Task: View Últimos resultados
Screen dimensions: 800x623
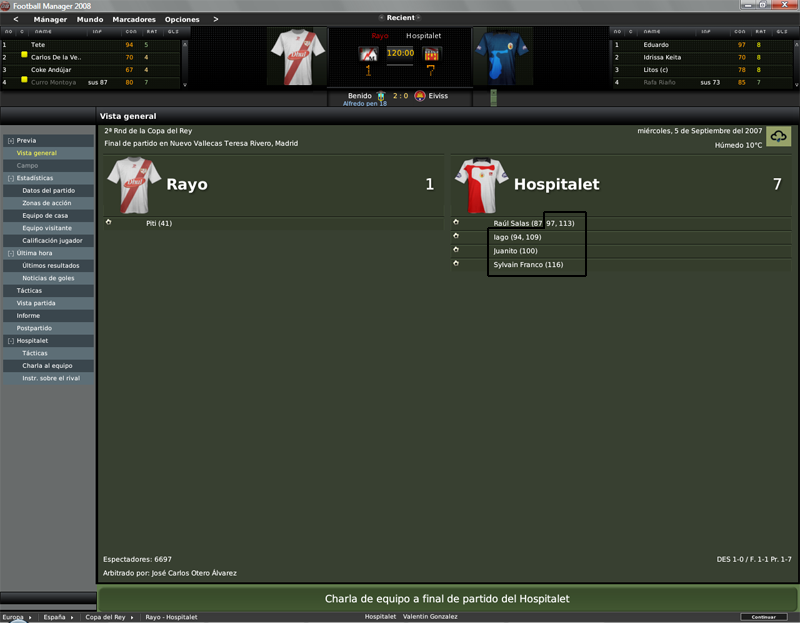Action: point(51,265)
